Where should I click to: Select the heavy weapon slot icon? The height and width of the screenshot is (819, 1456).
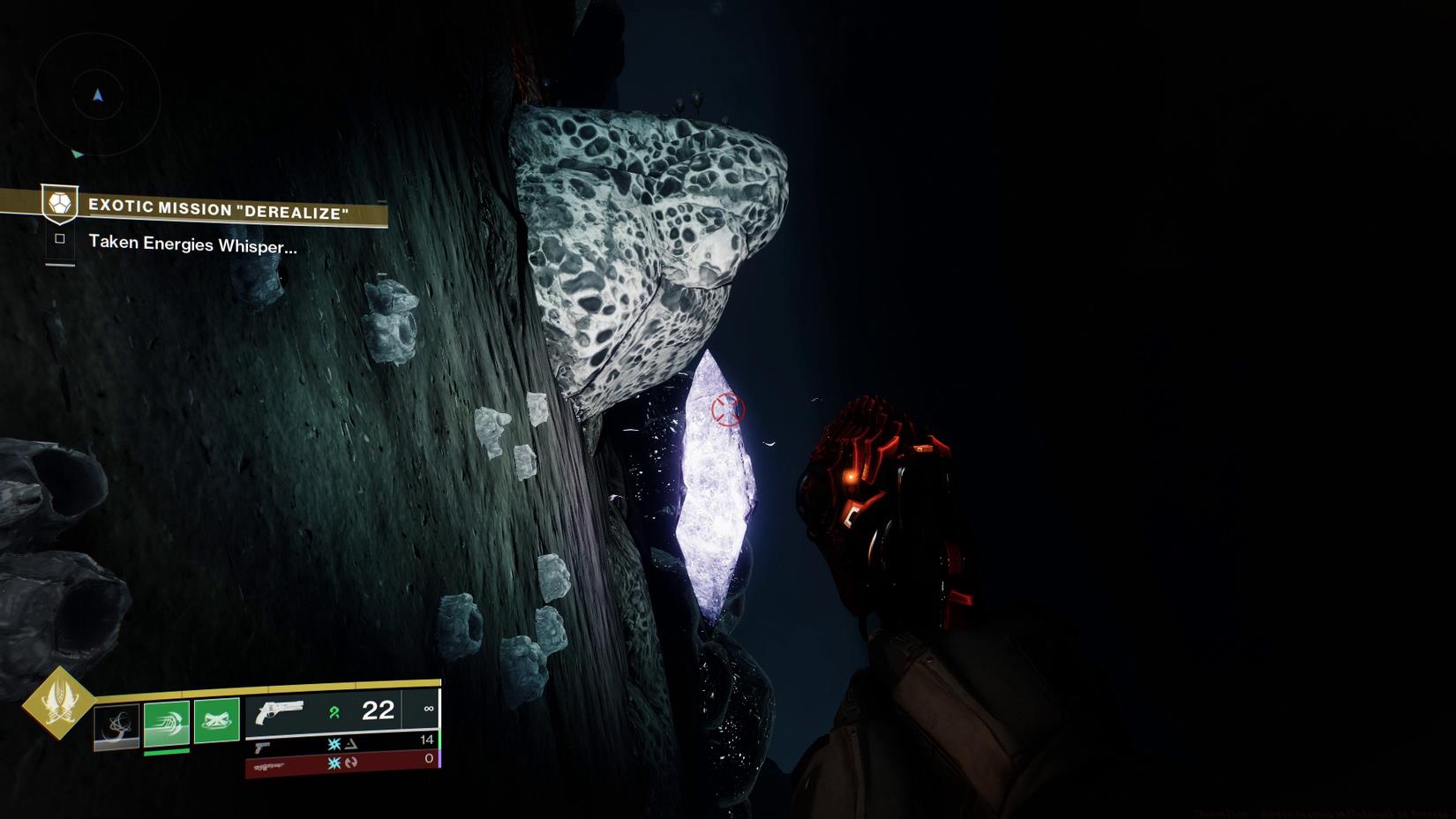click(x=269, y=764)
